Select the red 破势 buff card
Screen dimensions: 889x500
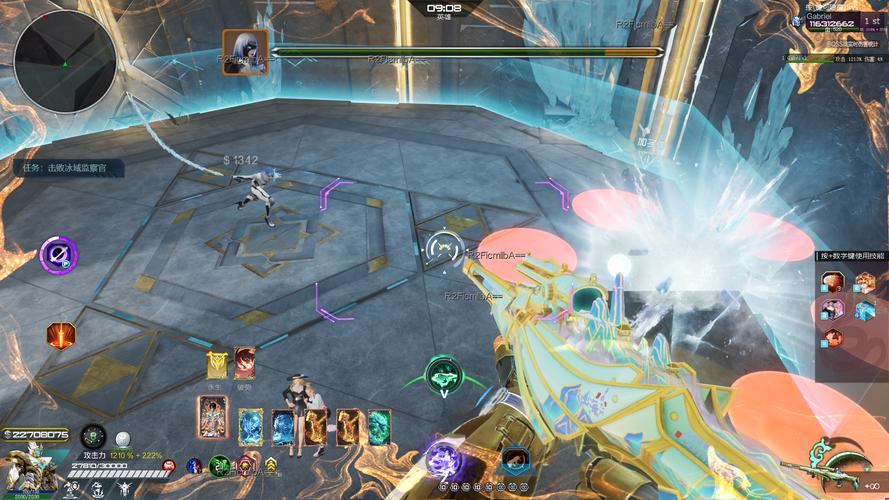coord(244,365)
